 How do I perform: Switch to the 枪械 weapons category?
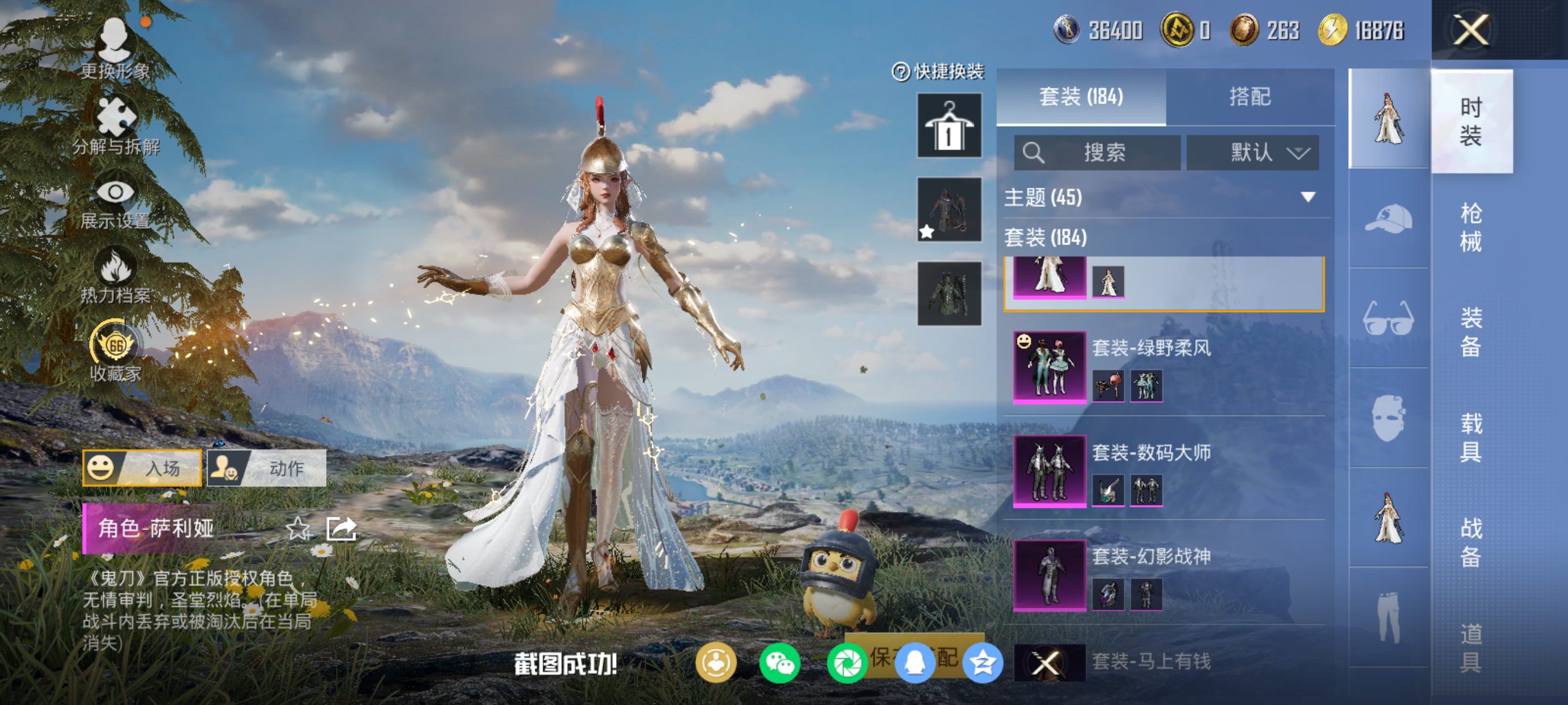[1471, 227]
